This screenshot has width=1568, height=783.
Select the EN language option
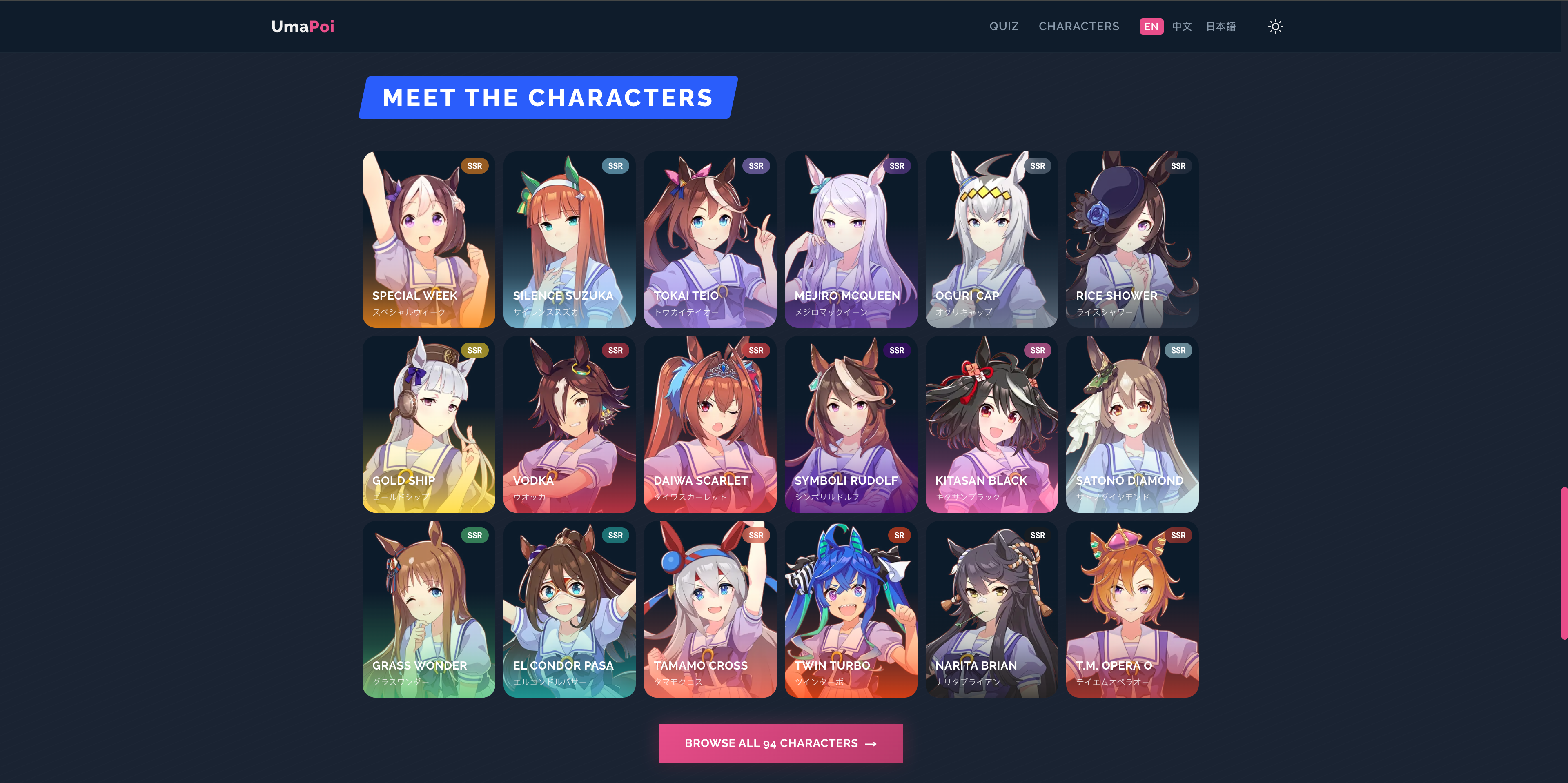(1151, 26)
